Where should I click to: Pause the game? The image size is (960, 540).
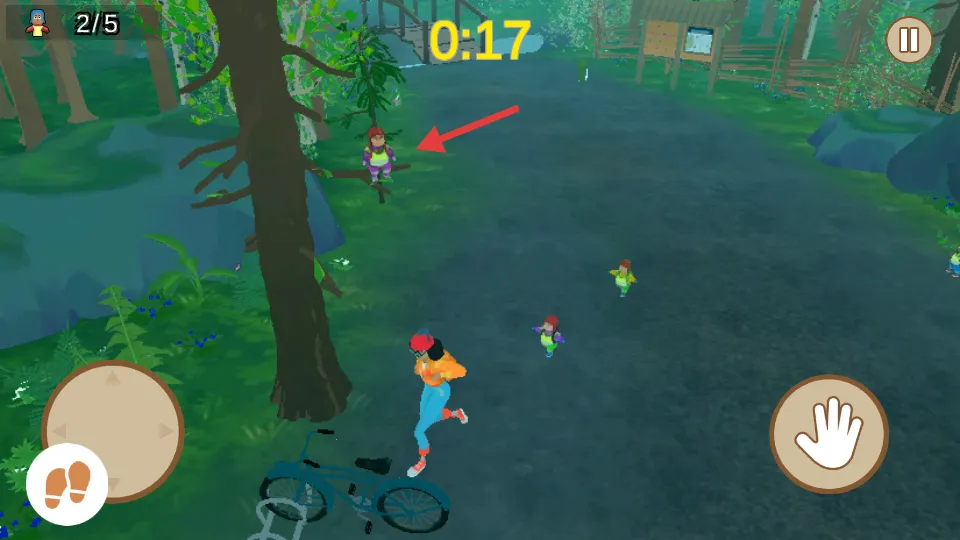(x=908, y=40)
